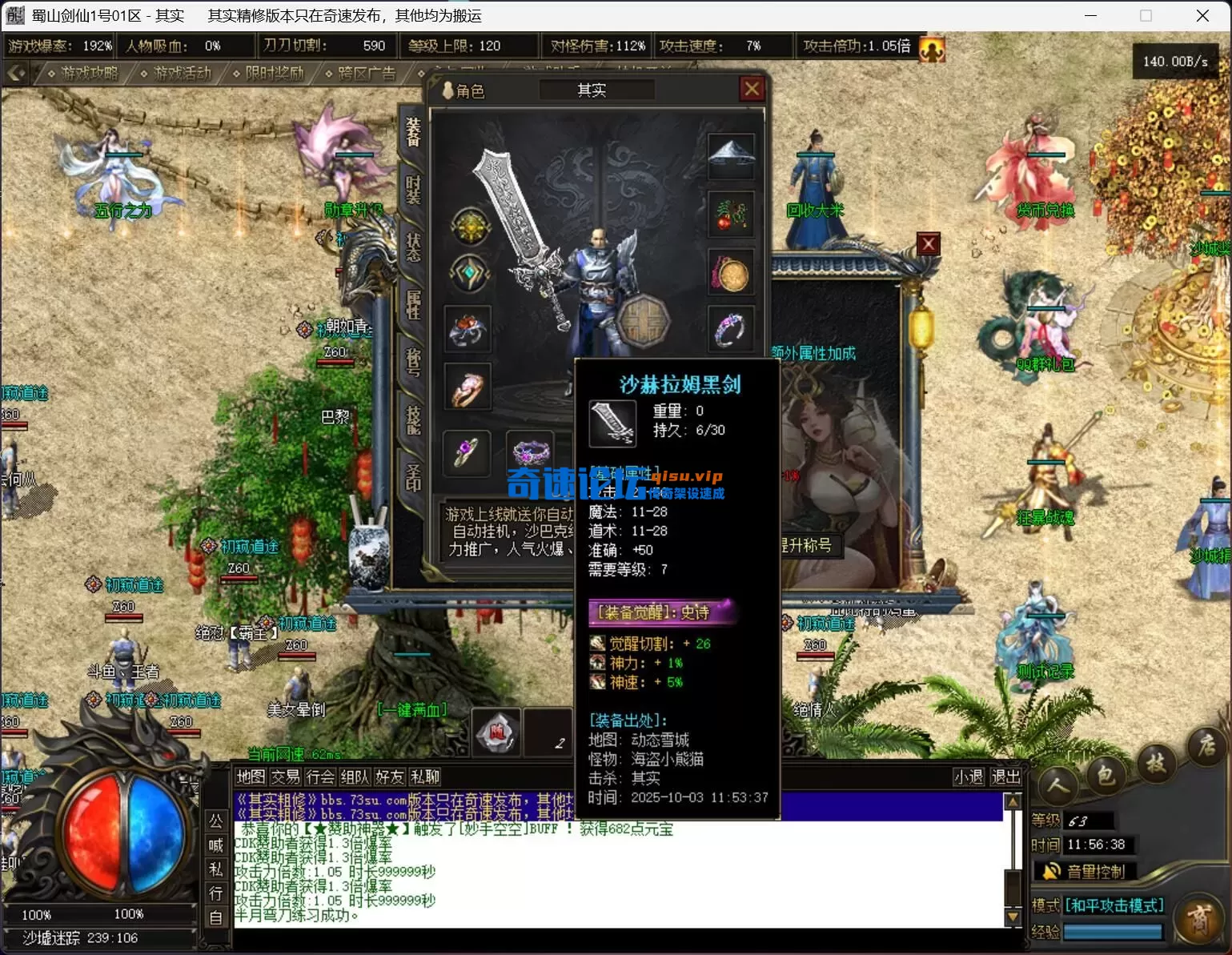Close the 额外属性加成 side panel
Image resolution: width=1232 pixels, height=955 pixels.
[928, 243]
